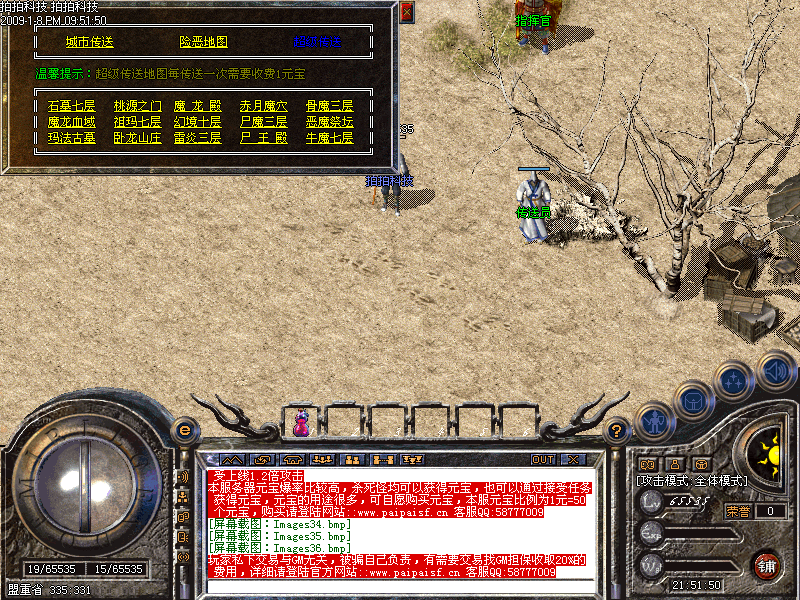Switch to the 险恶地图 map category
Screen dimensions: 800x600
[x=203, y=43]
